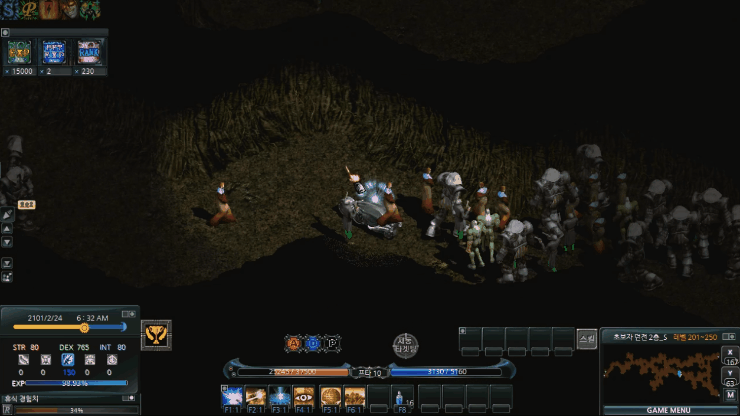This screenshot has width=740, height=416.
Task: Click the golden trophy icon
Action: (x=156, y=334)
